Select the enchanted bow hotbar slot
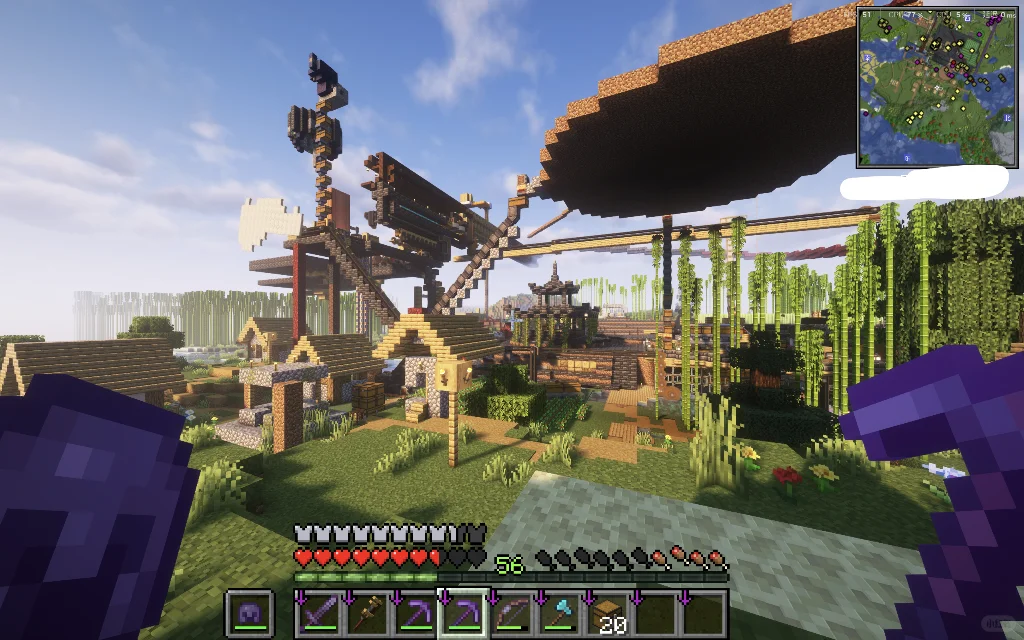 point(510,613)
